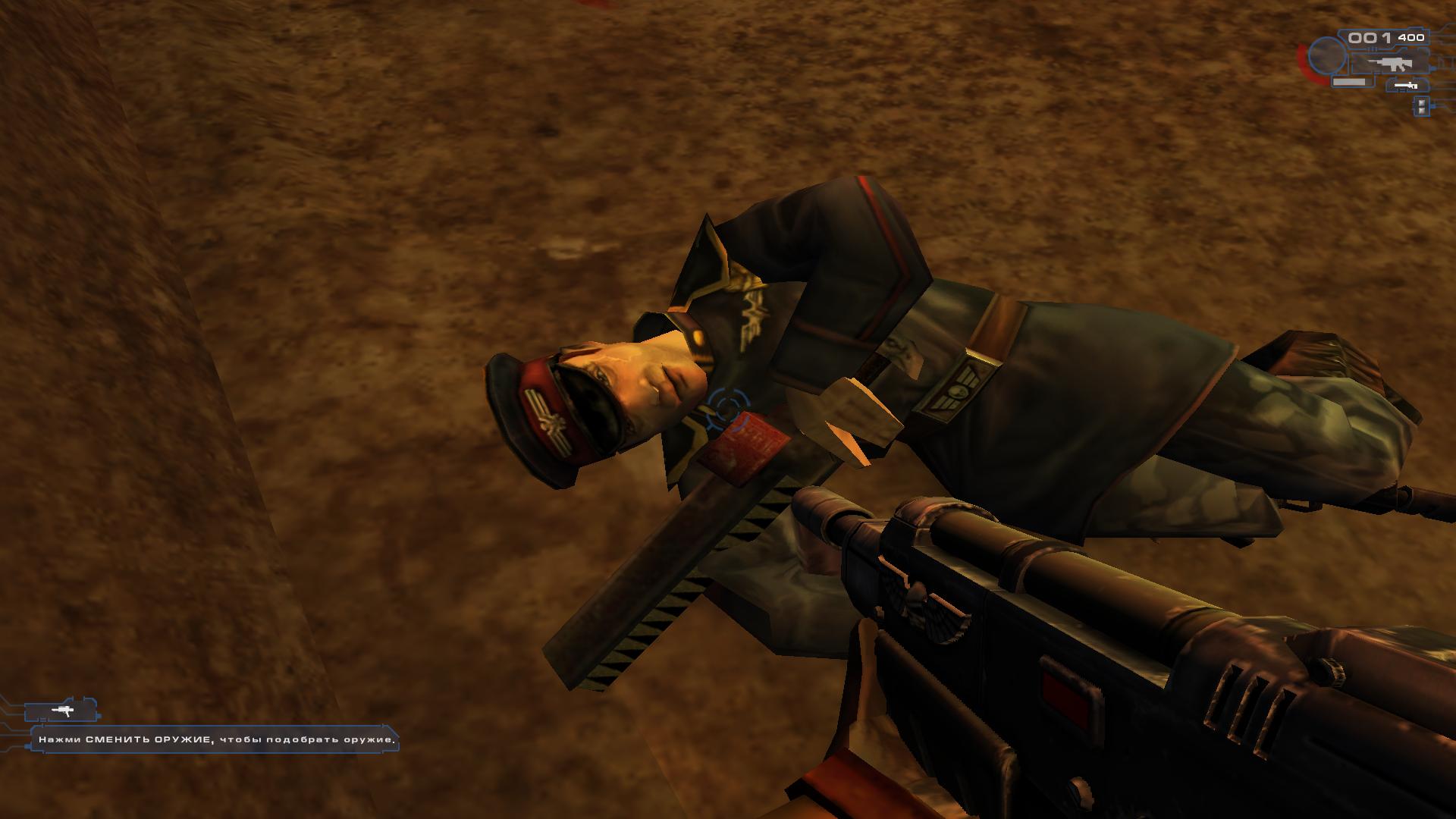1456x819 pixels.
Task: Click the ammo counter reading 001
Action: [x=1368, y=39]
